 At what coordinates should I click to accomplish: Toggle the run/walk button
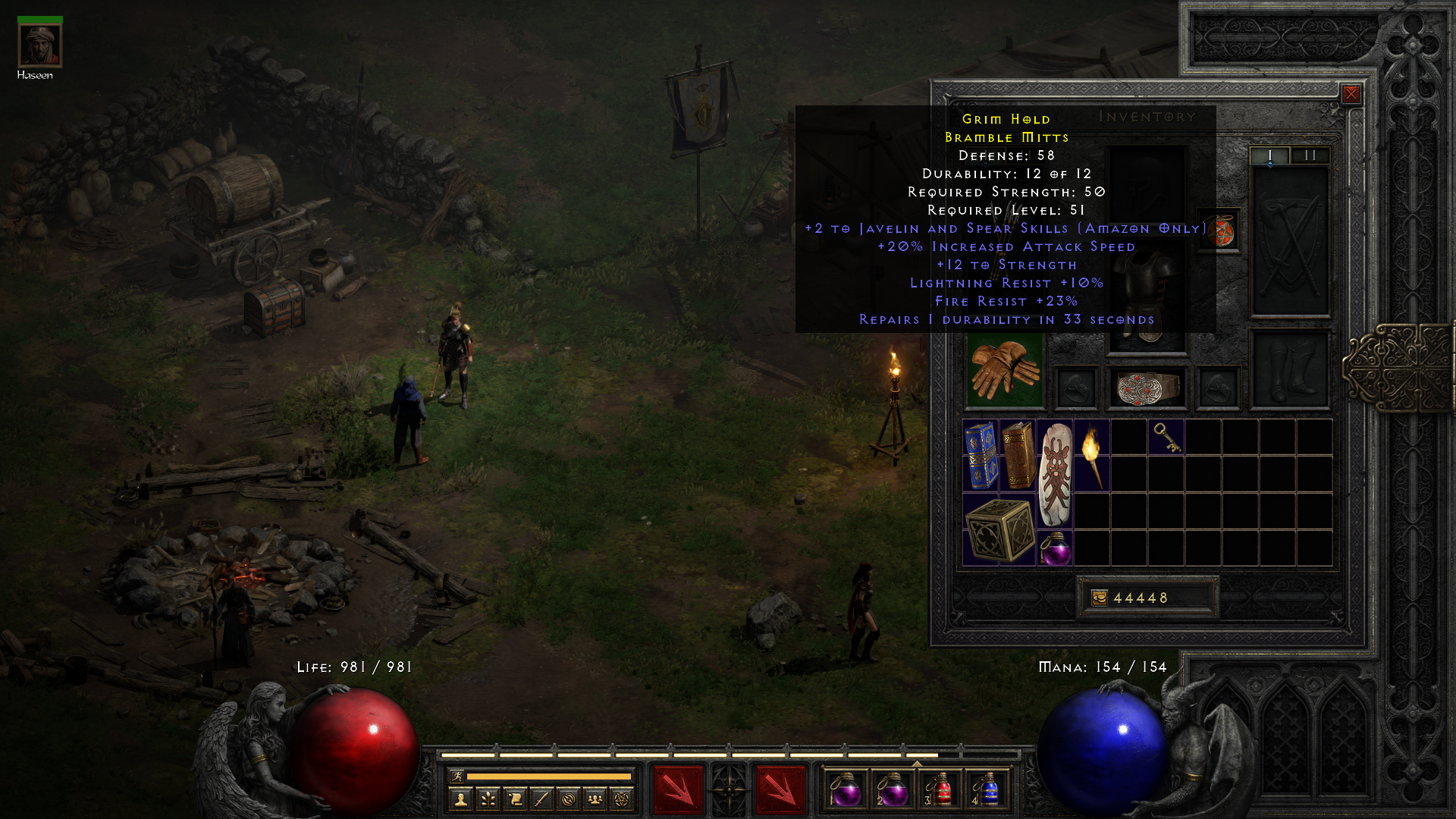(457, 776)
